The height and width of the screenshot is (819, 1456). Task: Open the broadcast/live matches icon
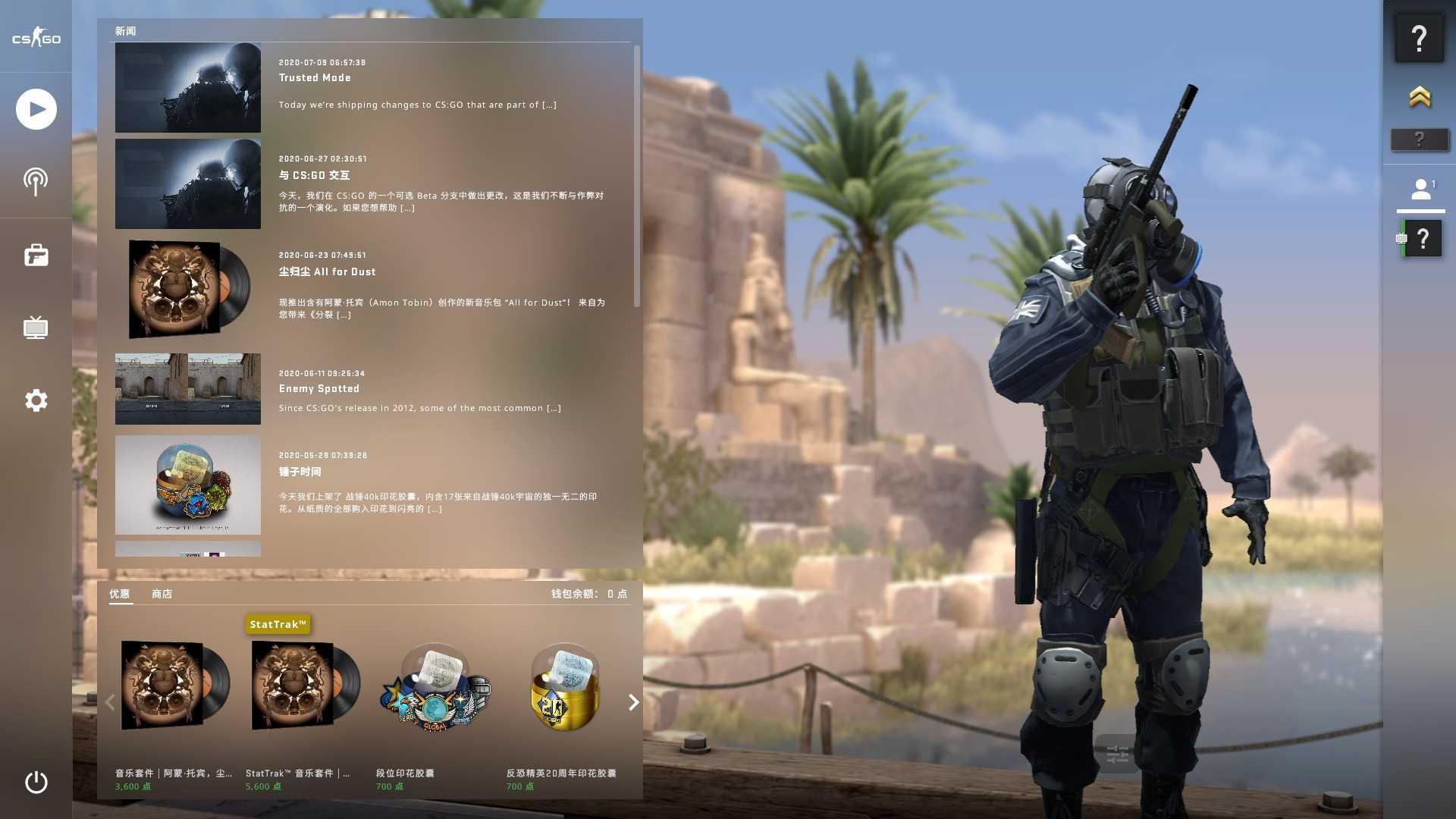[36, 181]
